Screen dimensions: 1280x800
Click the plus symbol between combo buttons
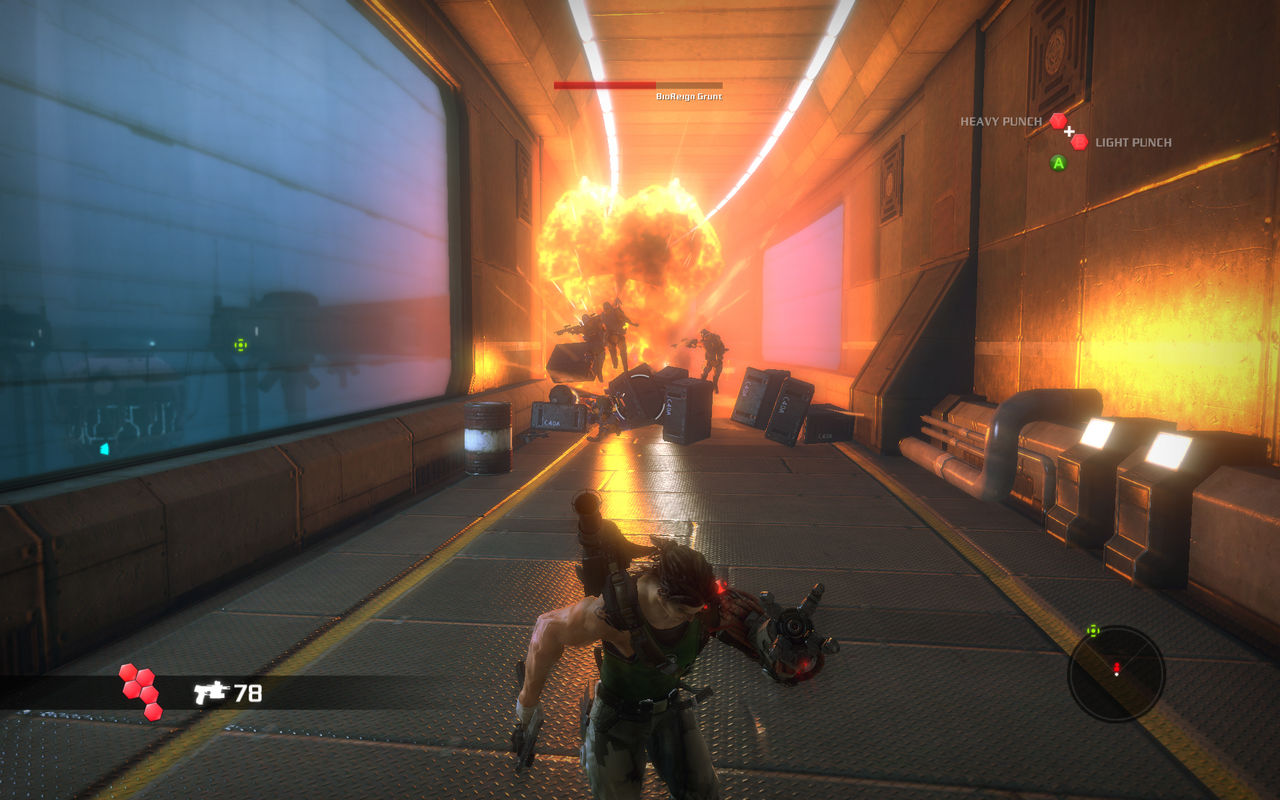pyautogui.click(x=1070, y=131)
